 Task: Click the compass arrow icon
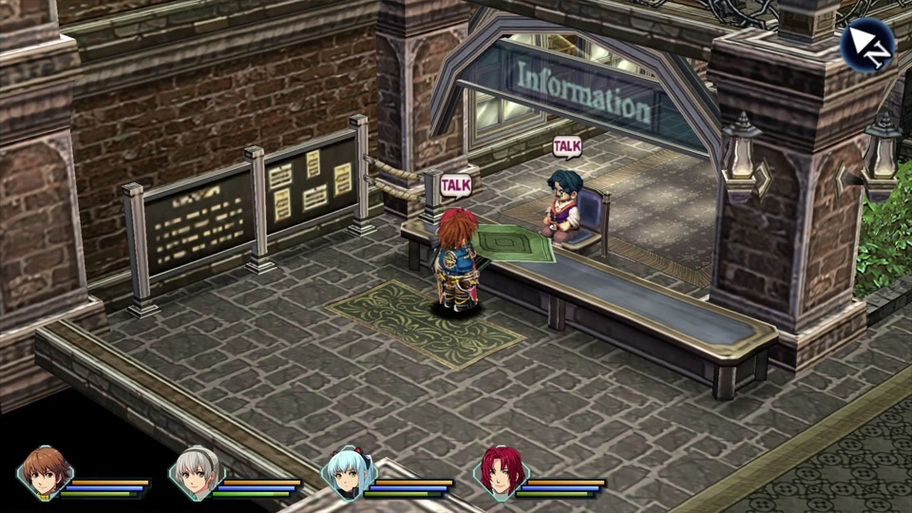pos(866,44)
